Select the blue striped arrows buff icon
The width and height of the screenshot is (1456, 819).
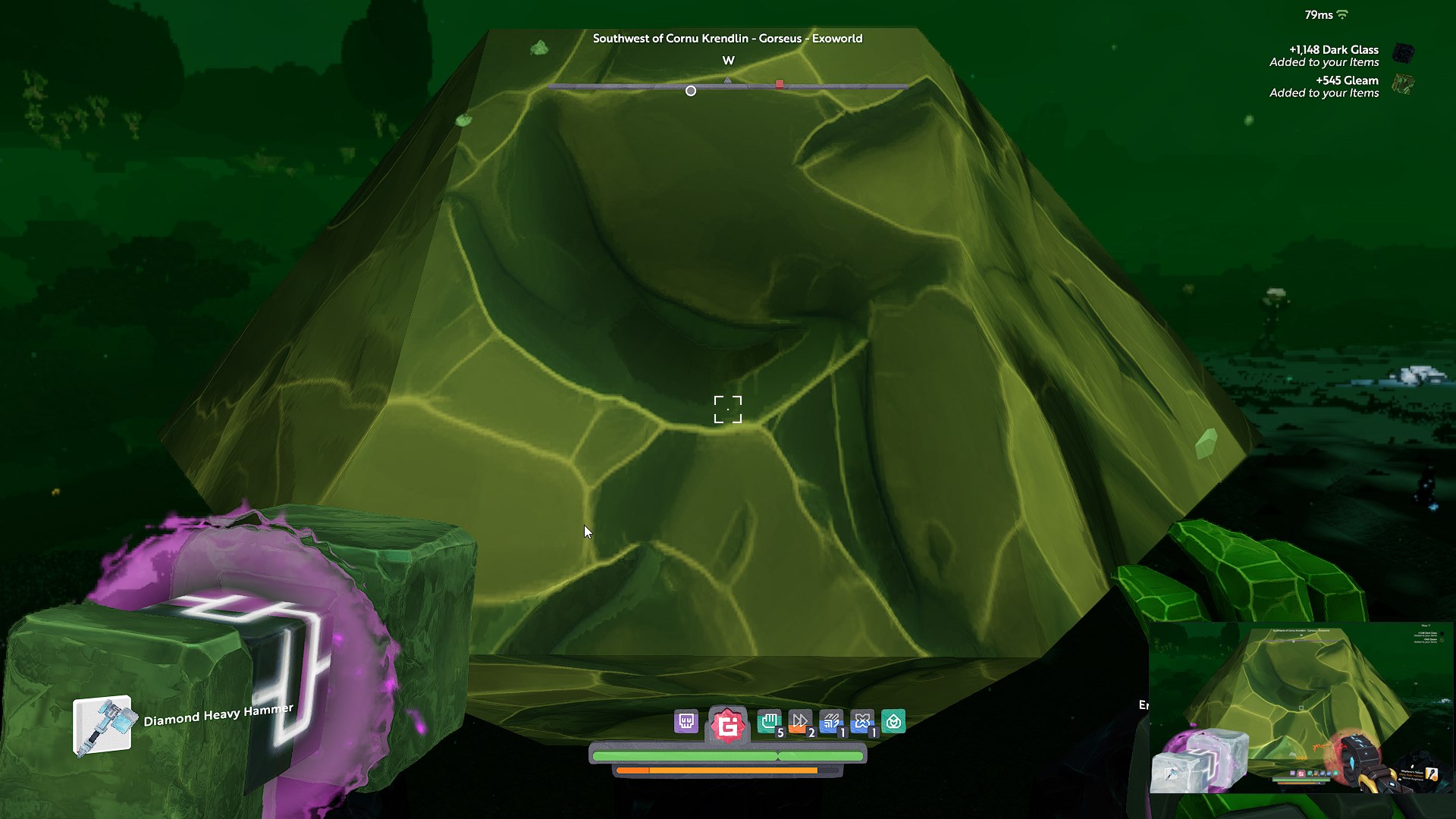831,721
